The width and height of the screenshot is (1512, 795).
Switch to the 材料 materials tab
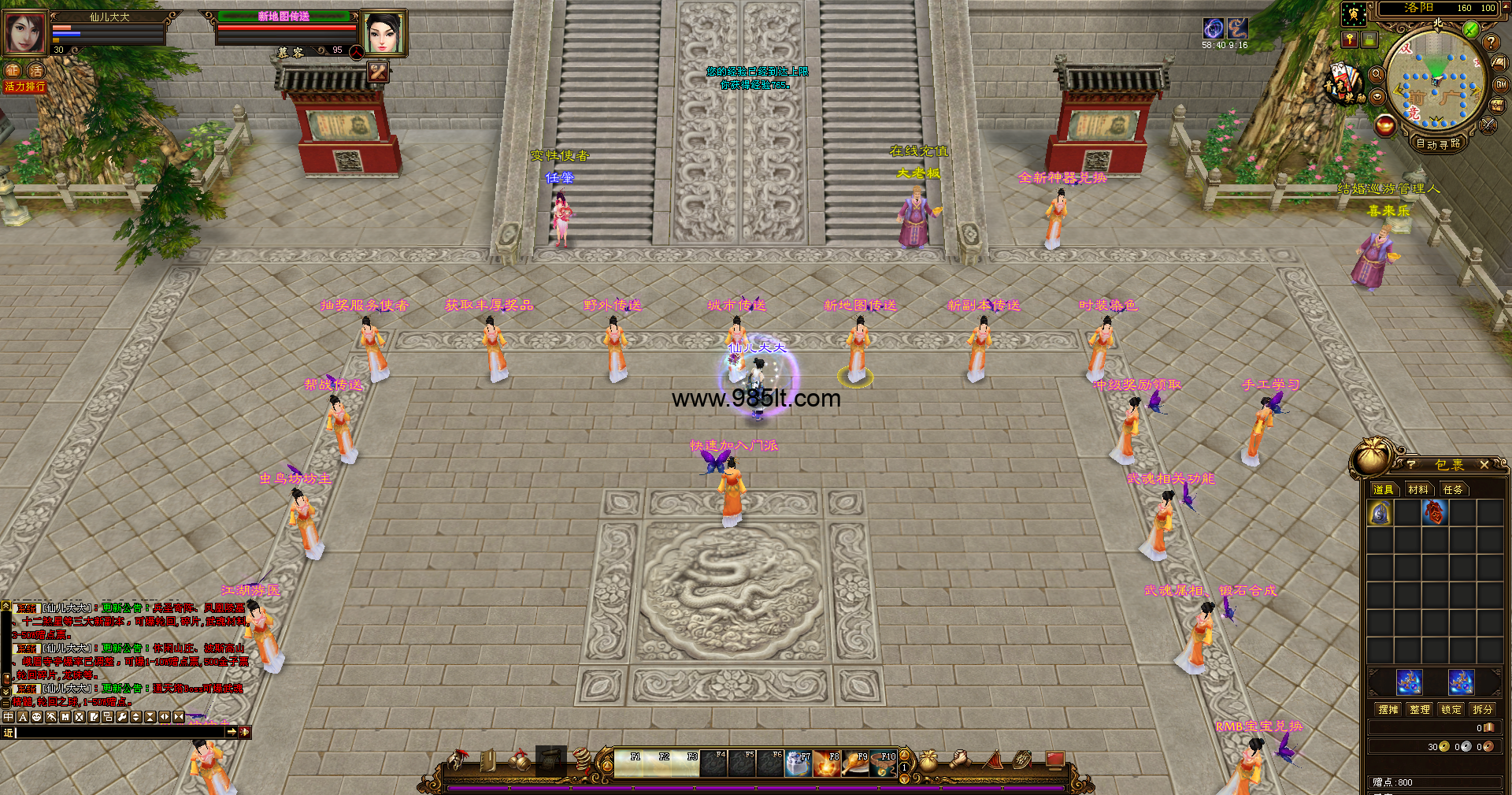[x=1418, y=489]
